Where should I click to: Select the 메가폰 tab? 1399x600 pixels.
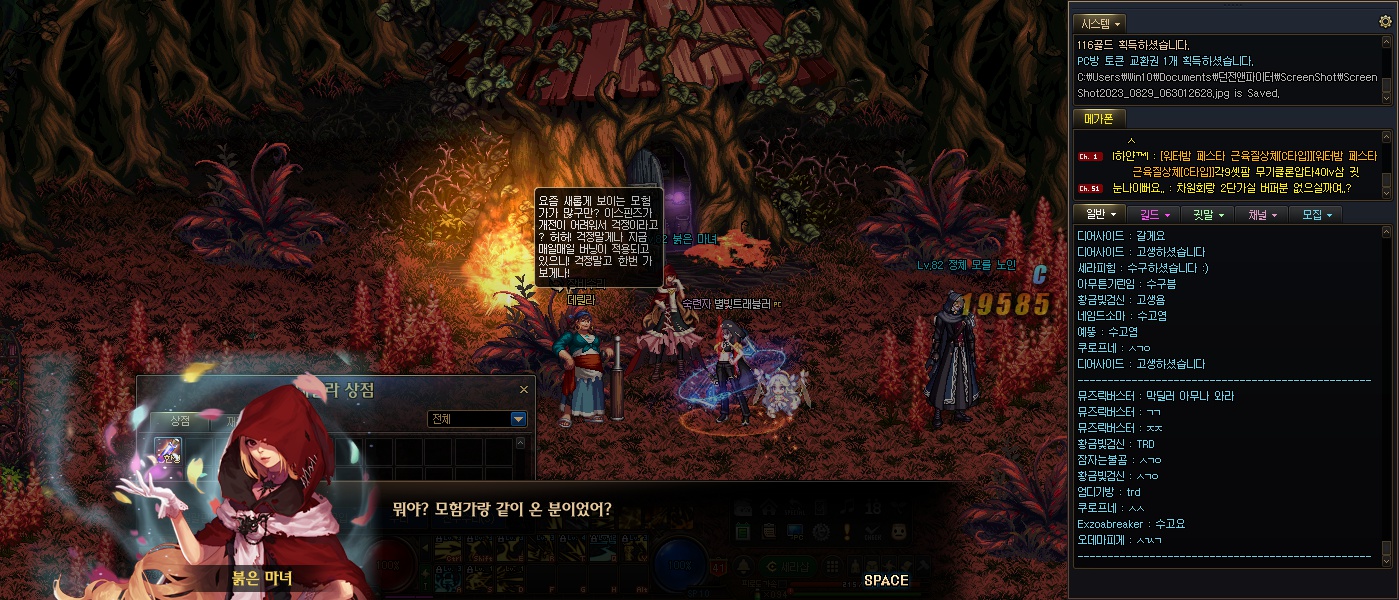[1098, 118]
